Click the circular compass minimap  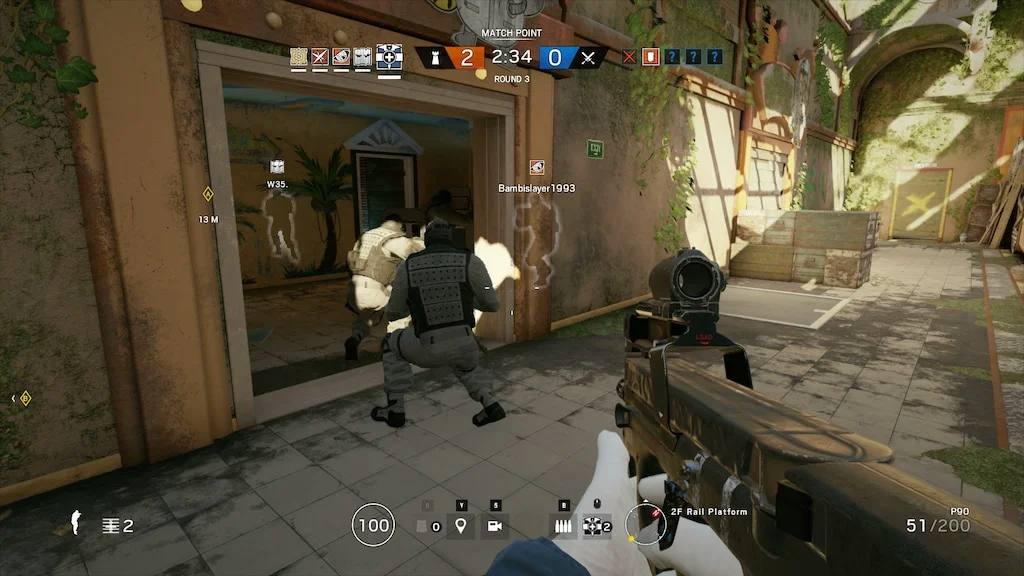(645, 524)
